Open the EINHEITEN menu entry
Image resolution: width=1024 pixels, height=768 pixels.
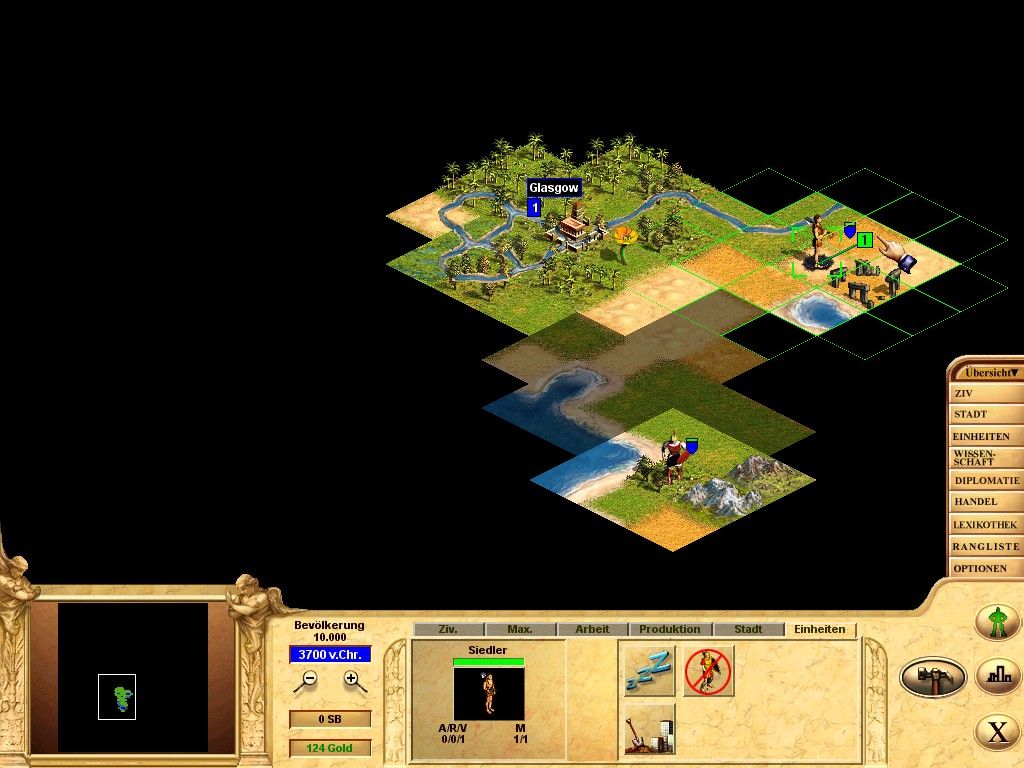[x=982, y=436]
